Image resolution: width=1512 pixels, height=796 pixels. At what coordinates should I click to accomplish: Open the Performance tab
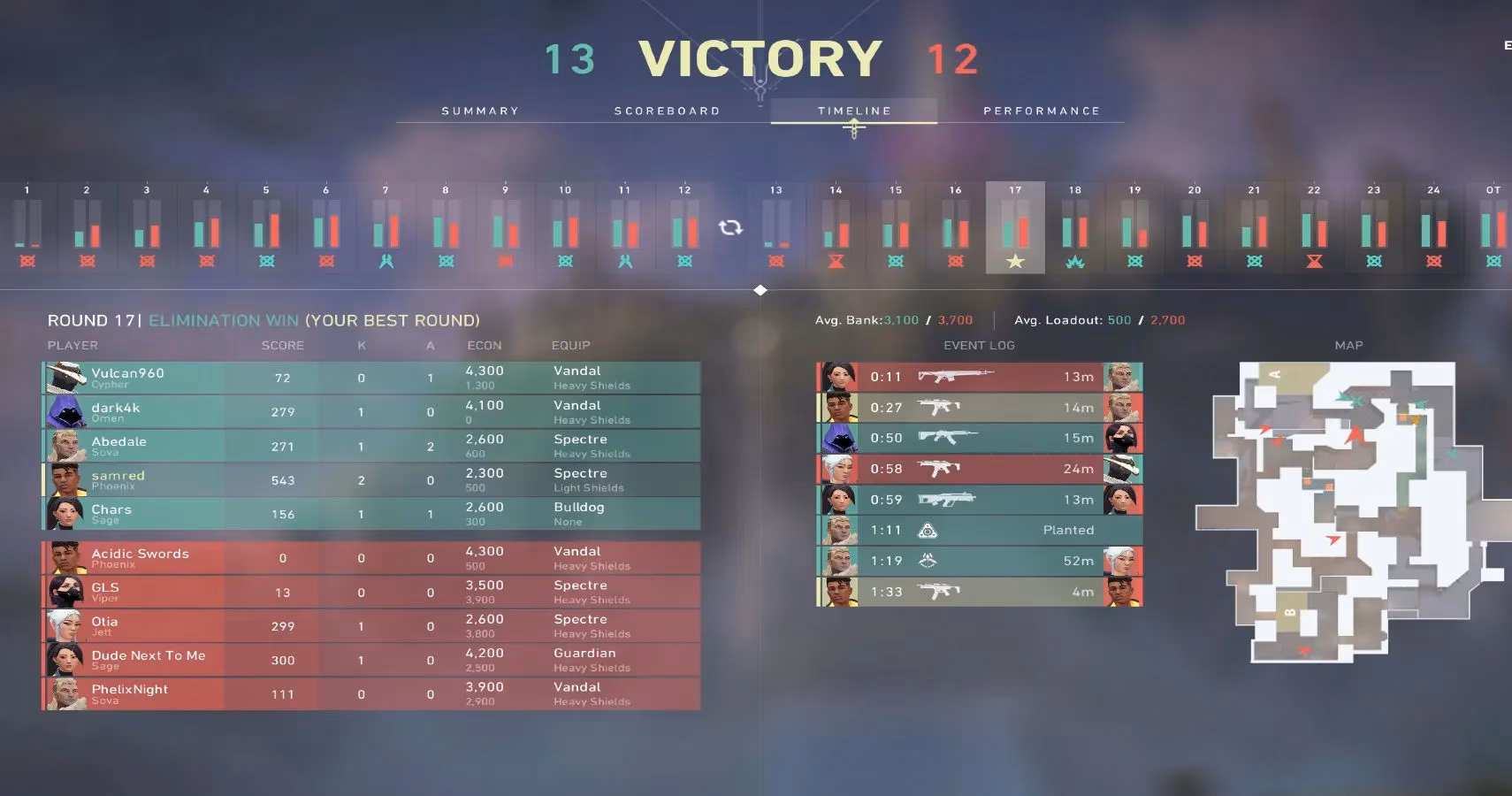click(x=1043, y=110)
